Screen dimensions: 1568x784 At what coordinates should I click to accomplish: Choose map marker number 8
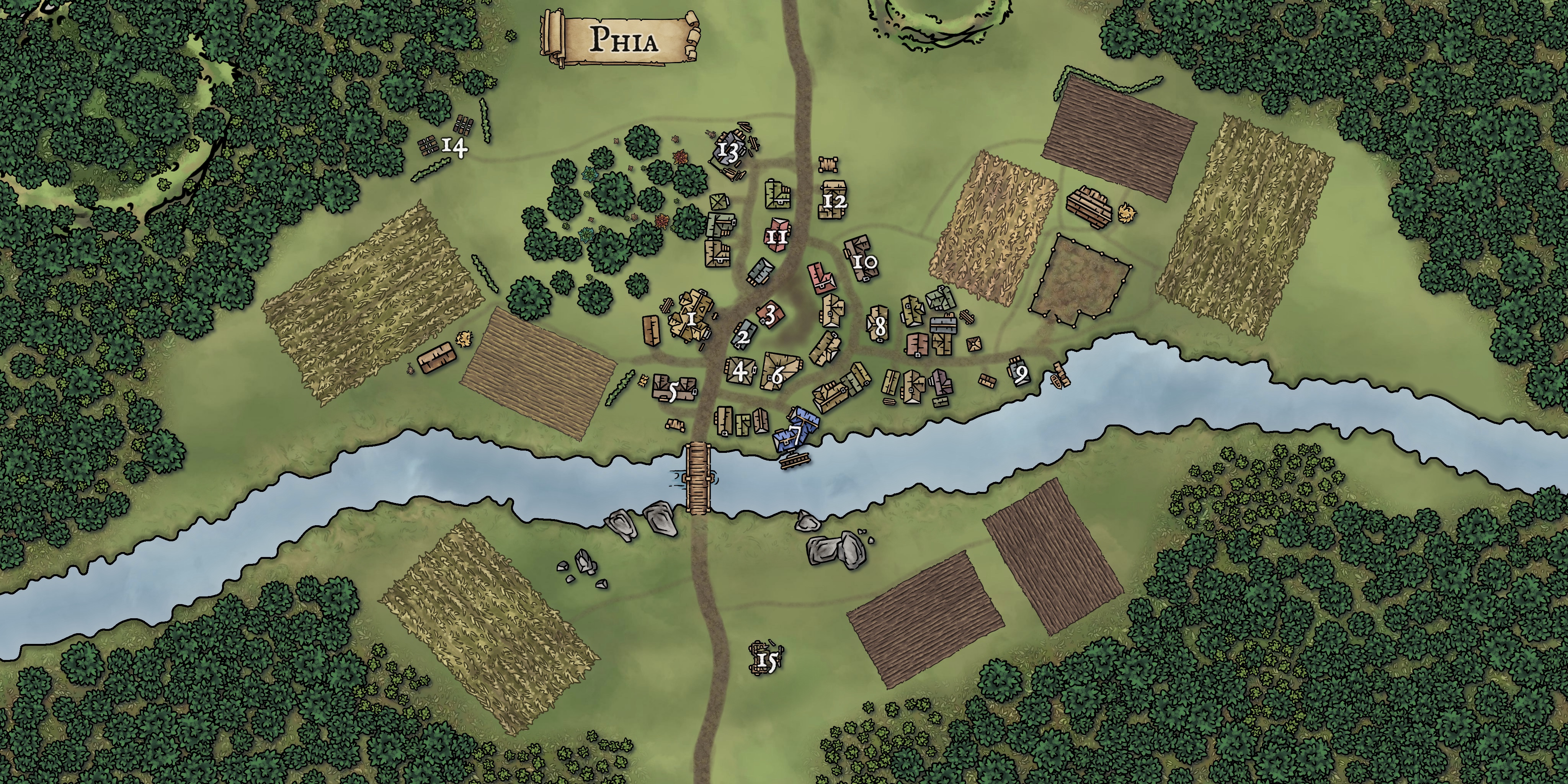(880, 327)
